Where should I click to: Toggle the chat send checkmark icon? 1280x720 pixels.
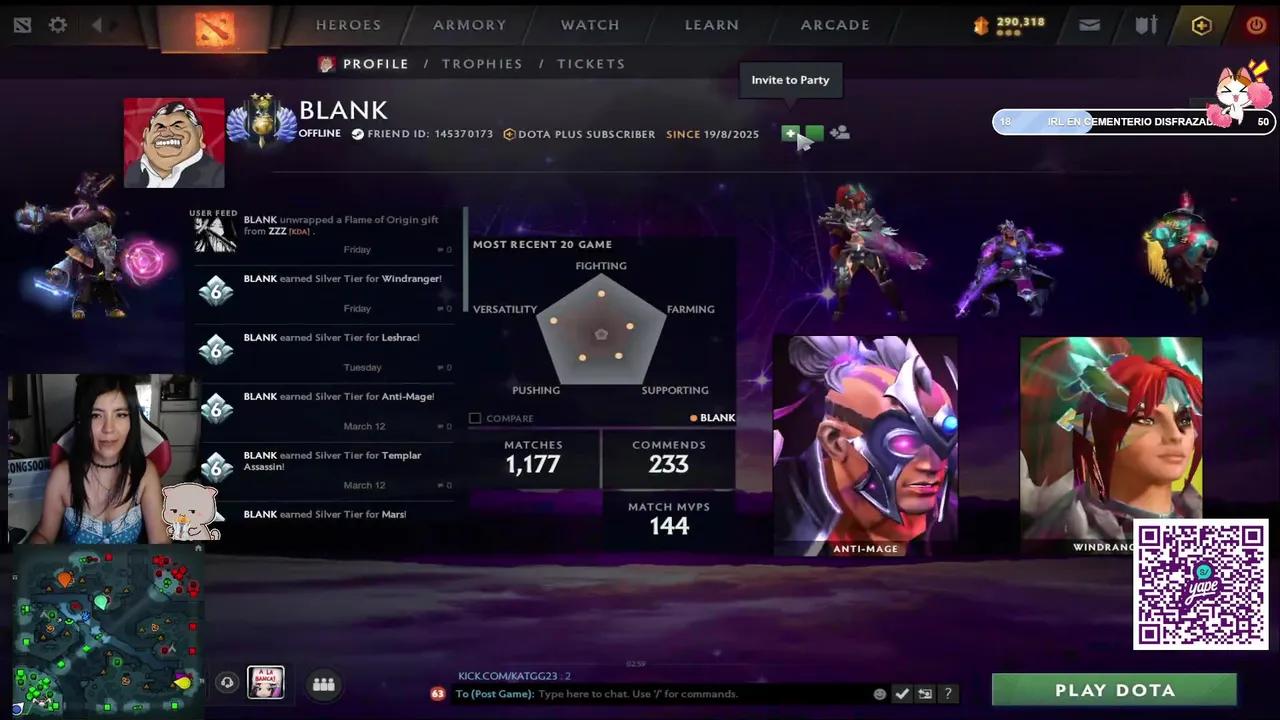click(902, 693)
